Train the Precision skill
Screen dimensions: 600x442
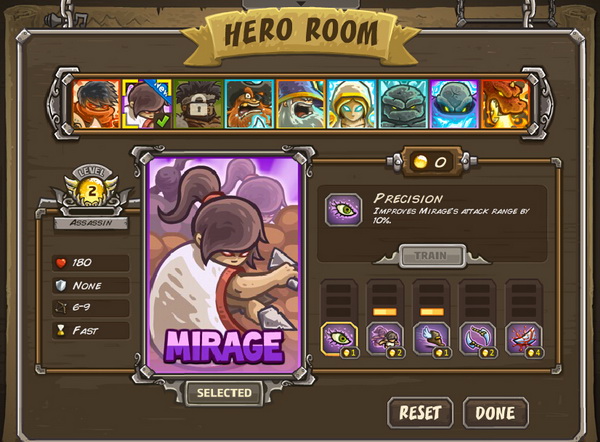(433, 256)
